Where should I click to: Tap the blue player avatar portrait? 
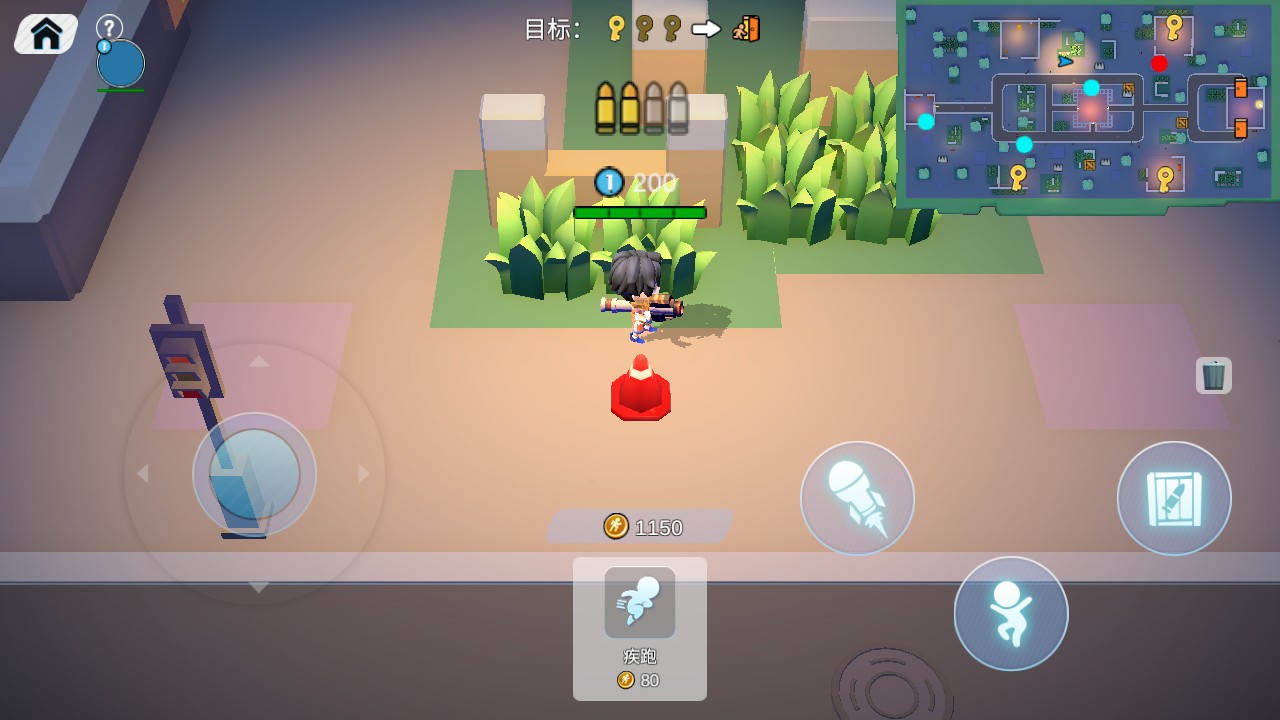(121, 64)
